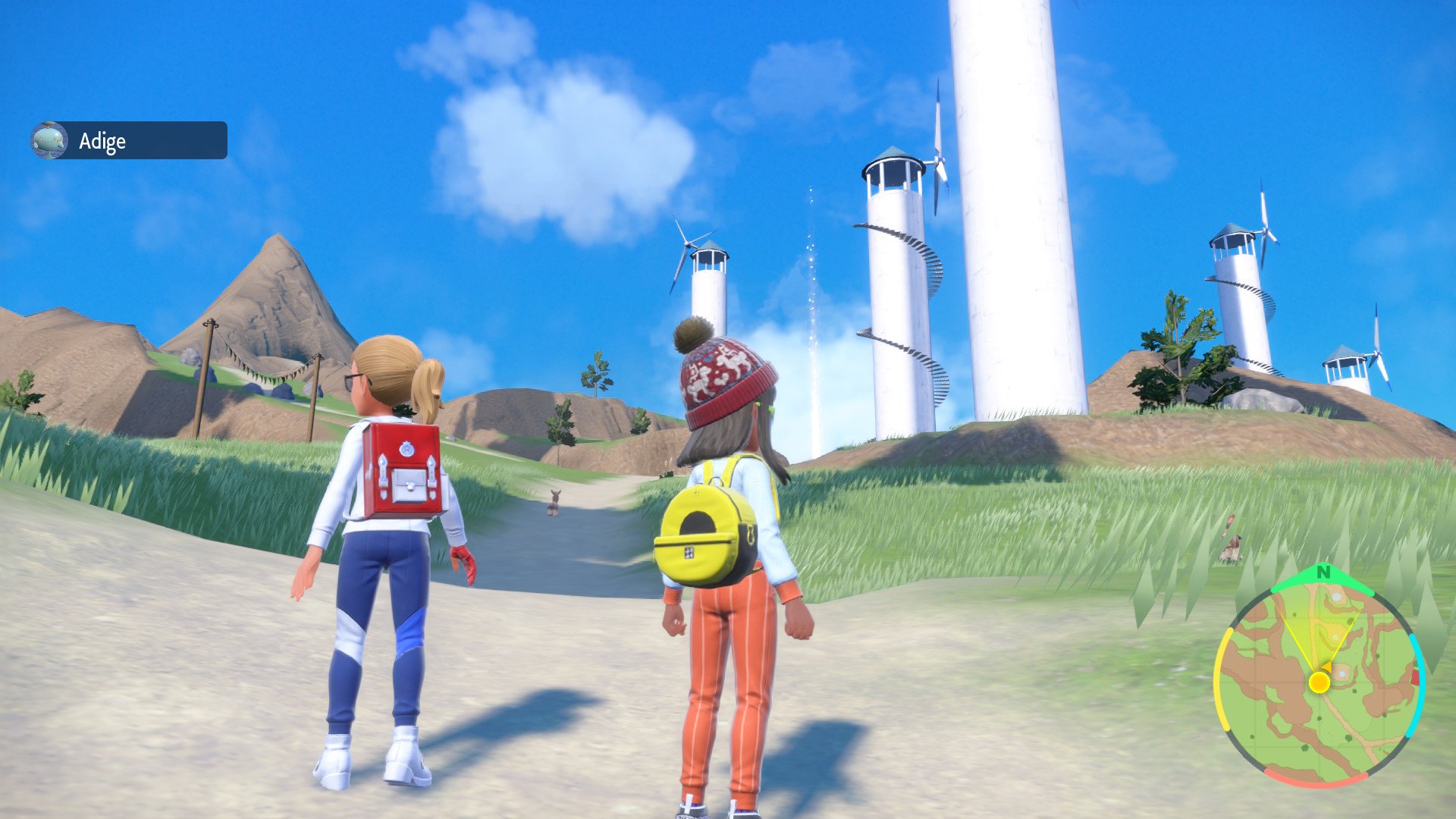Click the green north marker on minimap

pos(1323,573)
